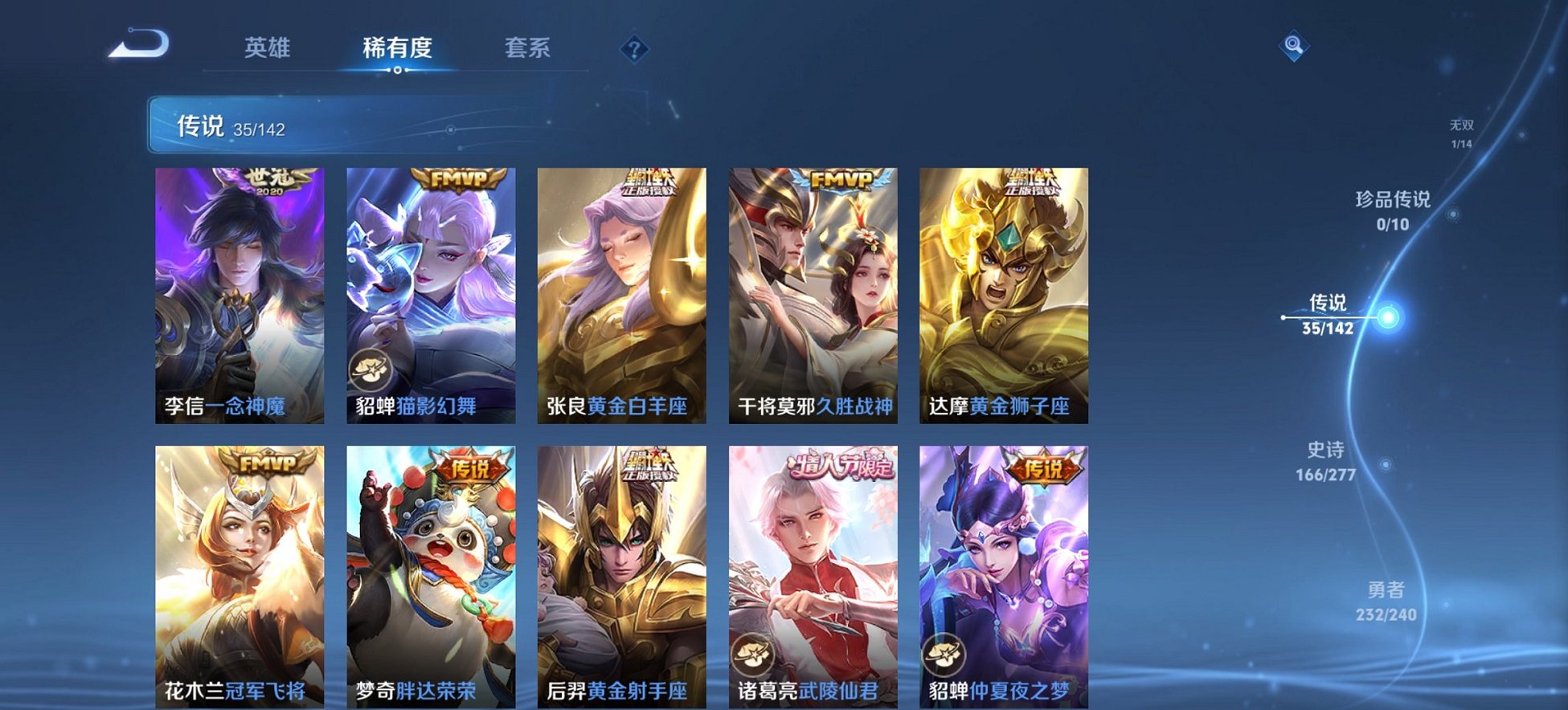This screenshot has width=1568, height=710.
Task: Switch to the 套系 tab
Action: point(528,48)
